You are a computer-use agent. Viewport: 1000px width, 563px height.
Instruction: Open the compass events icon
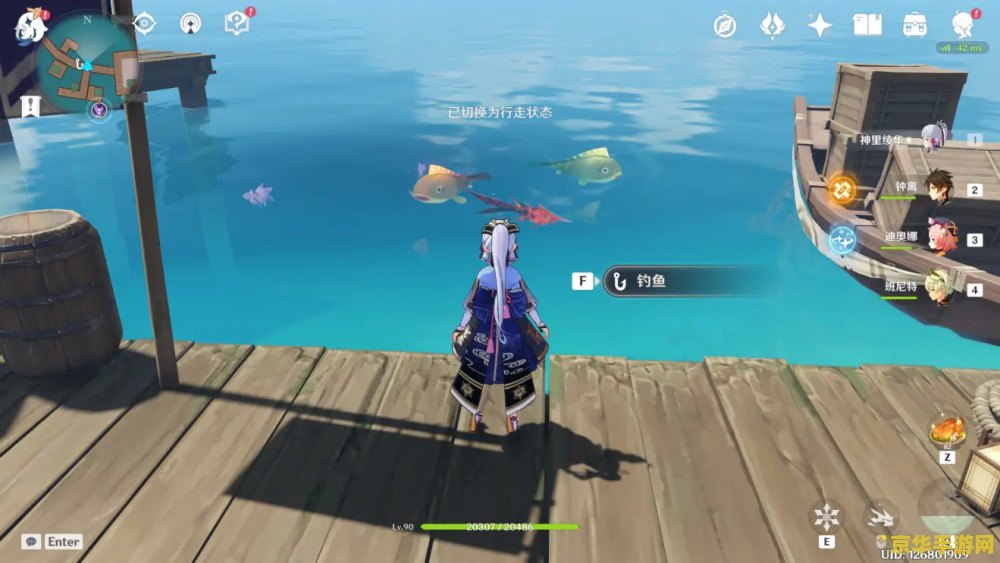pyautogui.click(x=725, y=25)
